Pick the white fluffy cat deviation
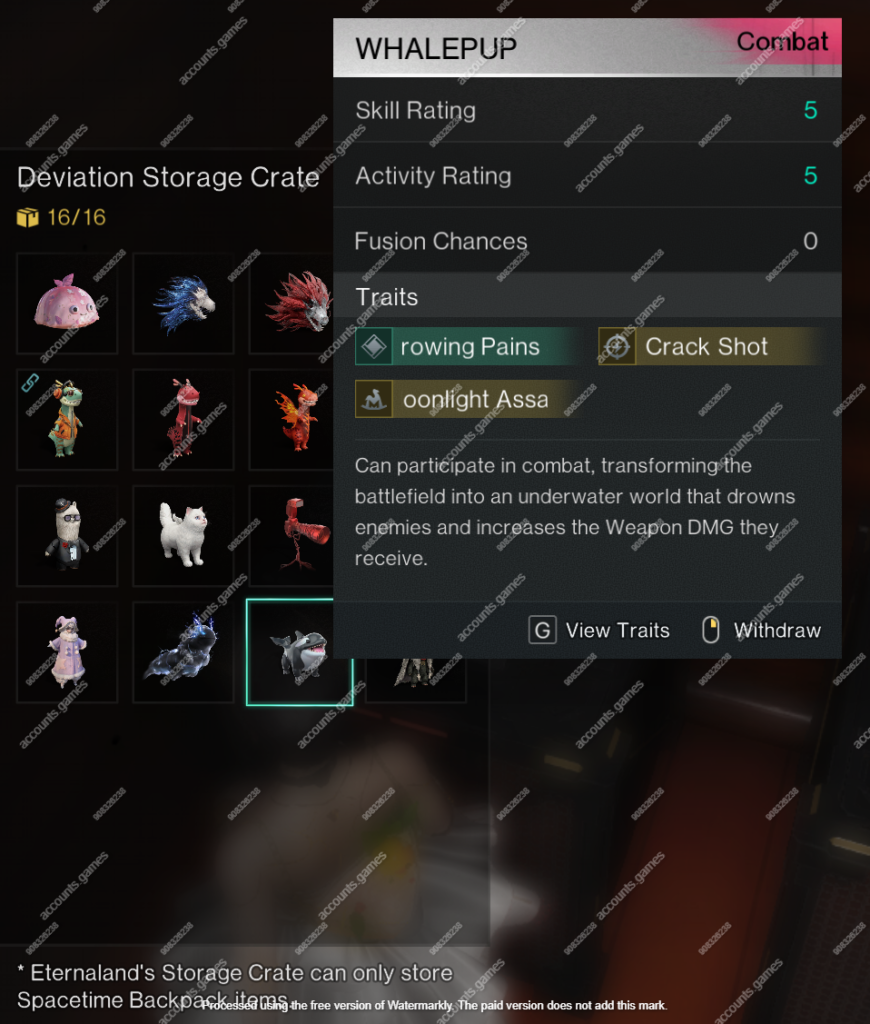The height and width of the screenshot is (1024, 870). 183,535
